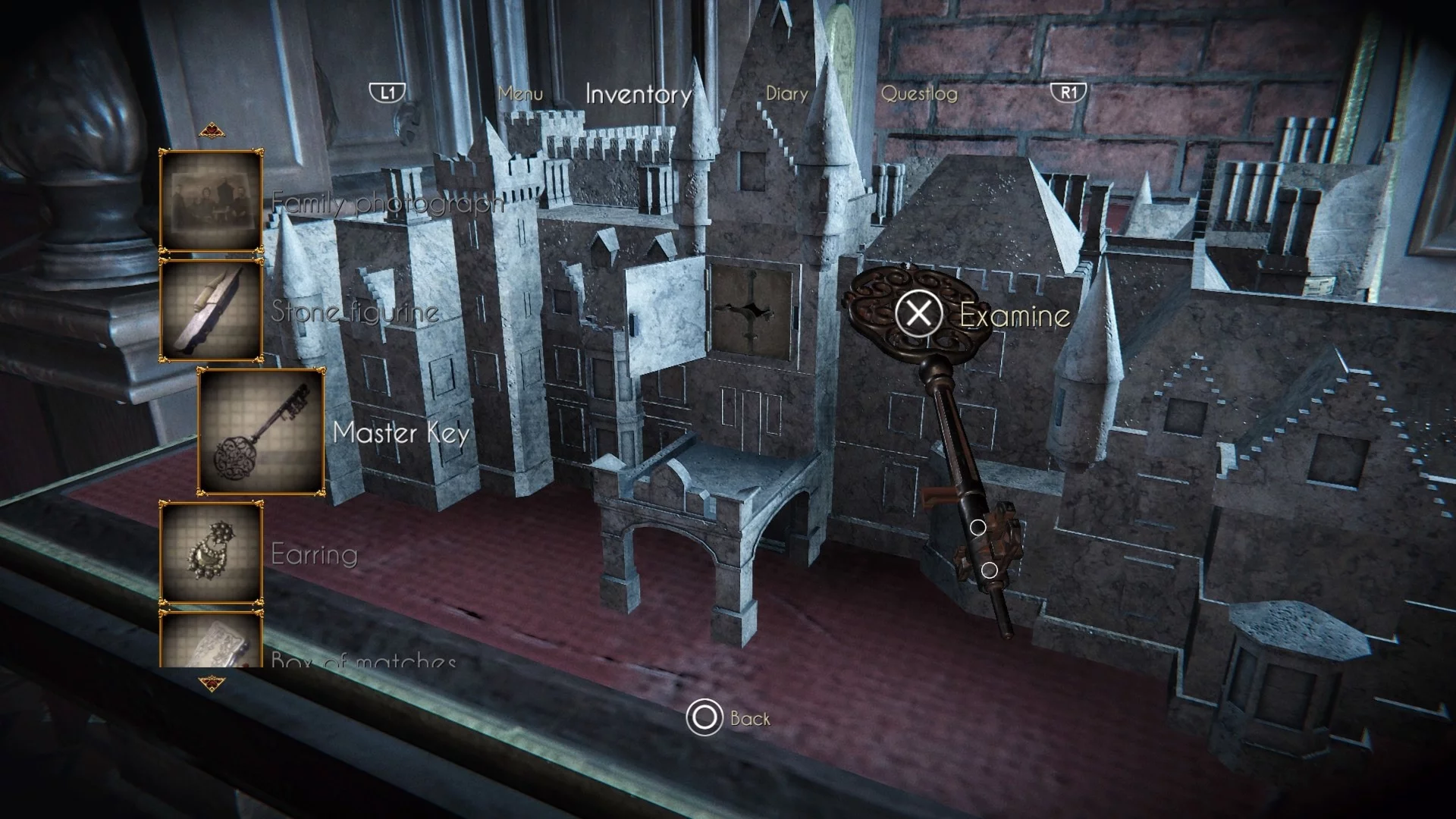Select the Family photograph item
The height and width of the screenshot is (819, 1456).
(211, 201)
